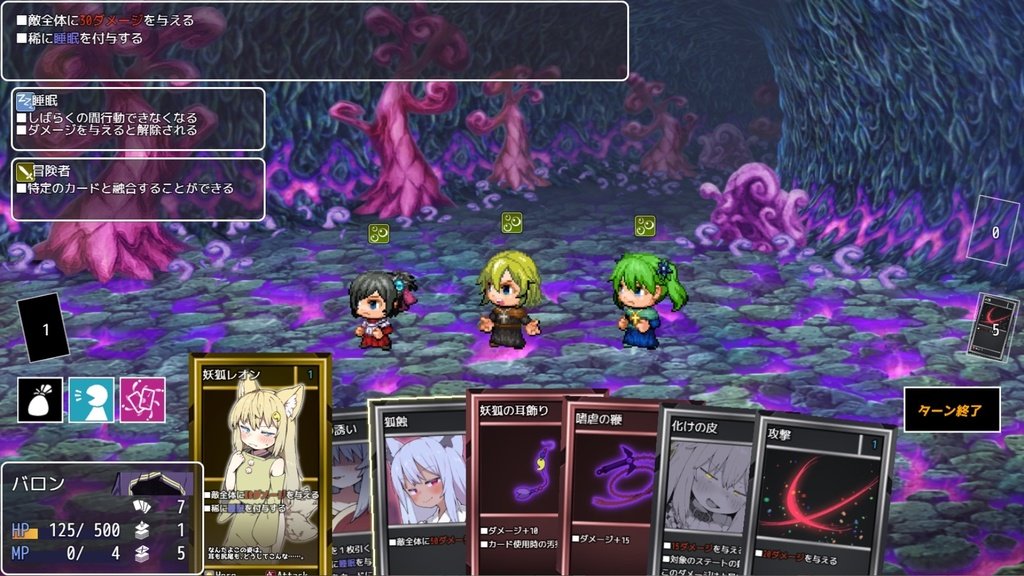Target the blonde-haired enemy
The image size is (1024, 576).
point(508,298)
